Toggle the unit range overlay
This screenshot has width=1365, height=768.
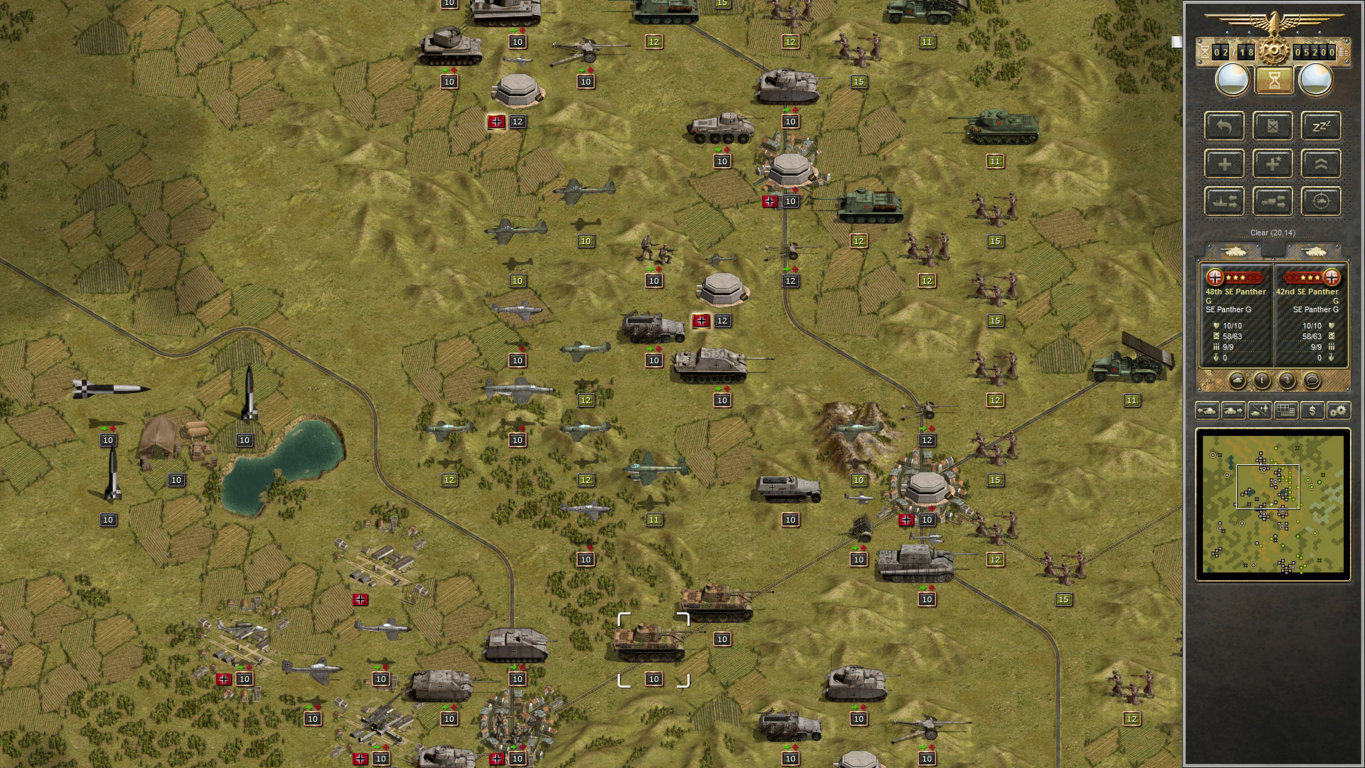[1320, 201]
